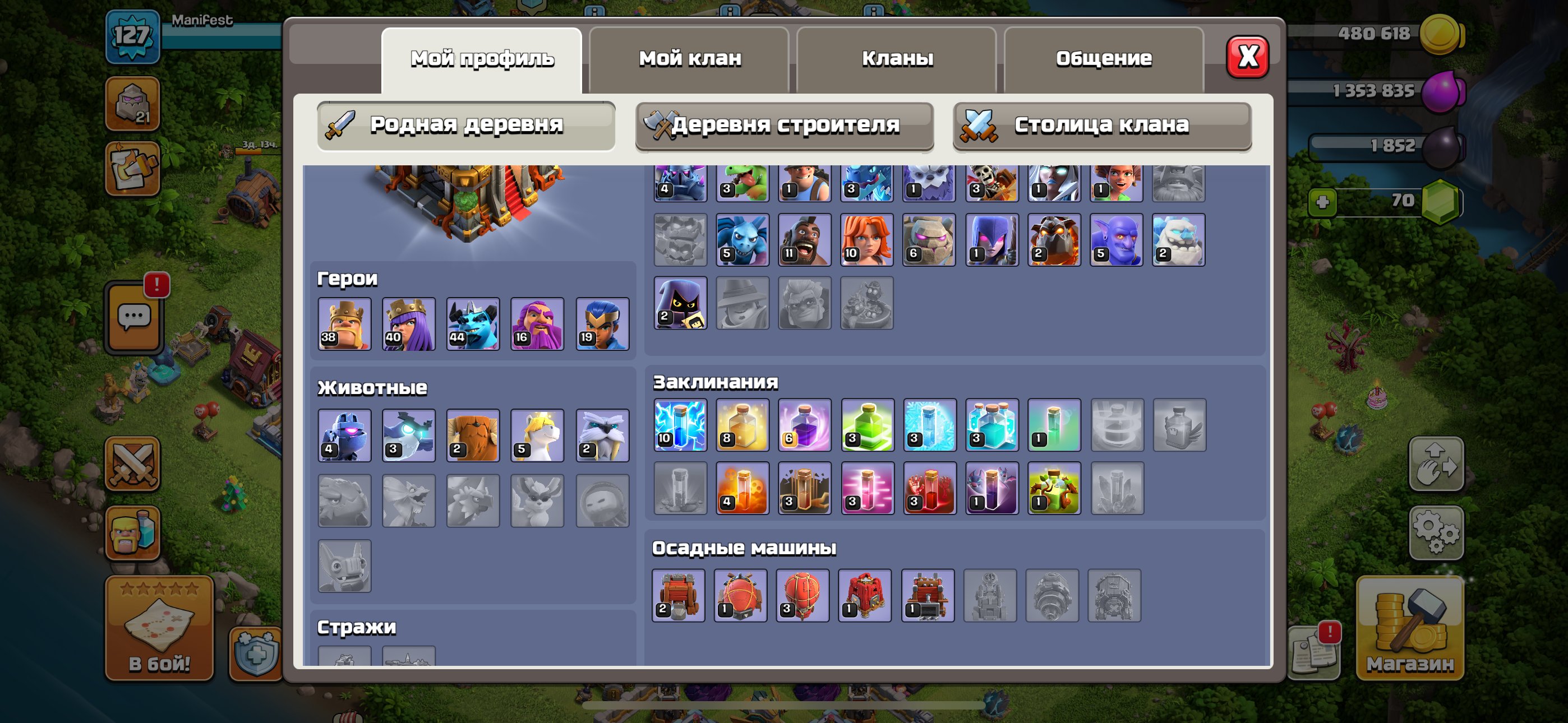The height and width of the screenshot is (723, 1568).
Task: Select the Royal Champion hero icon
Action: click(603, 325)
